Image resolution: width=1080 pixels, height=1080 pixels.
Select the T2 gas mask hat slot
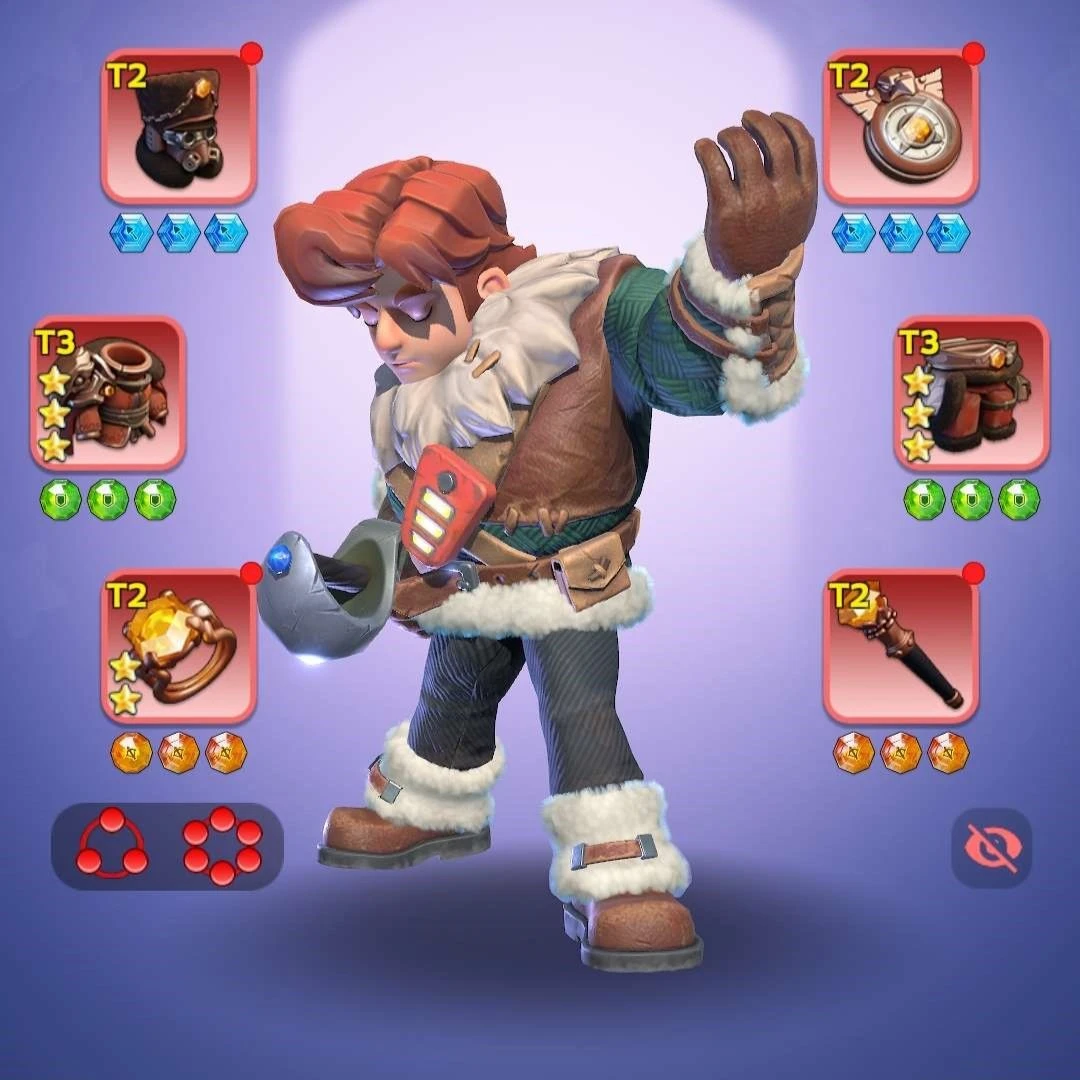pos(179,127)
